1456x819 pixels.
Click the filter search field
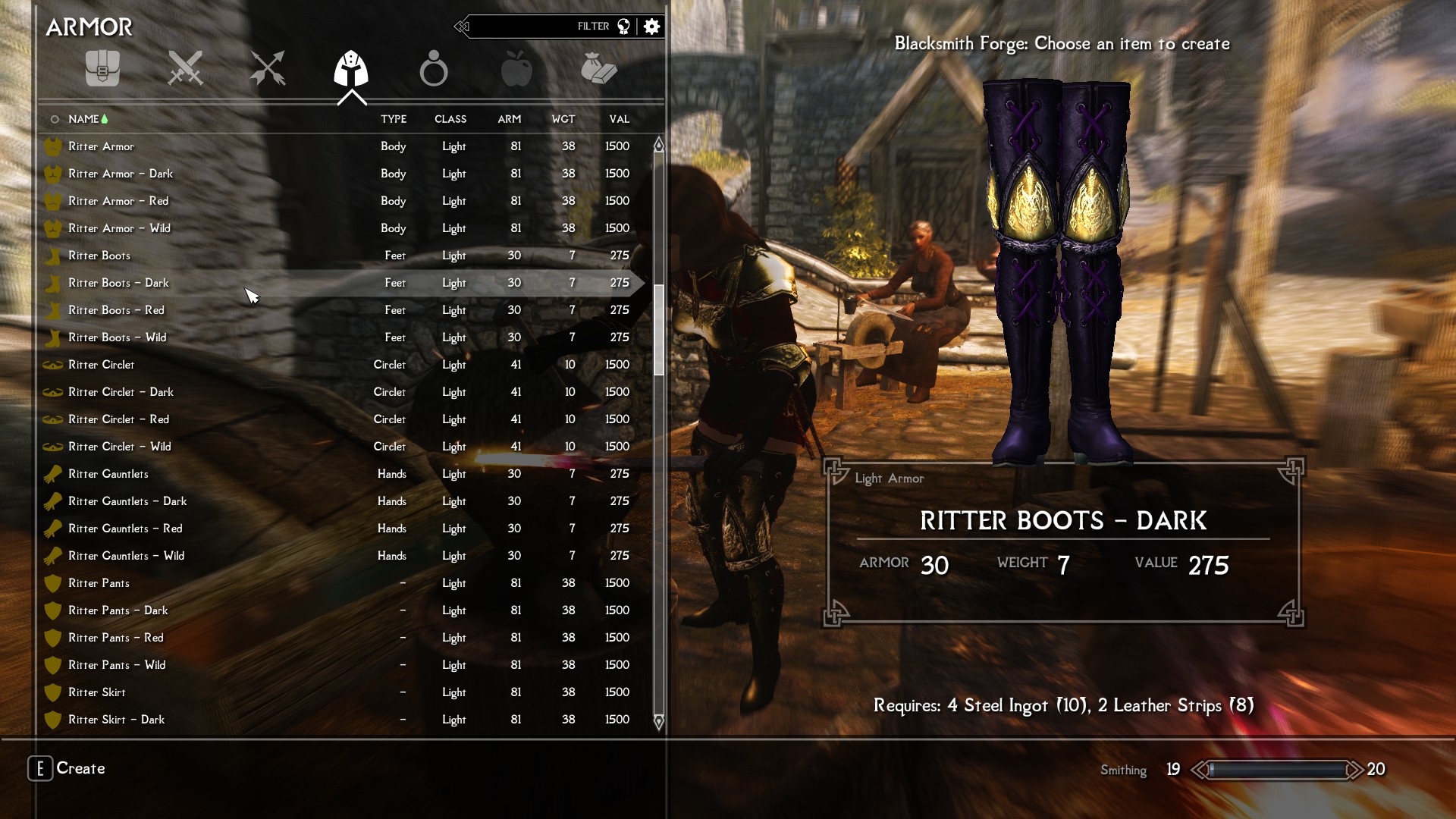(531, 27)
